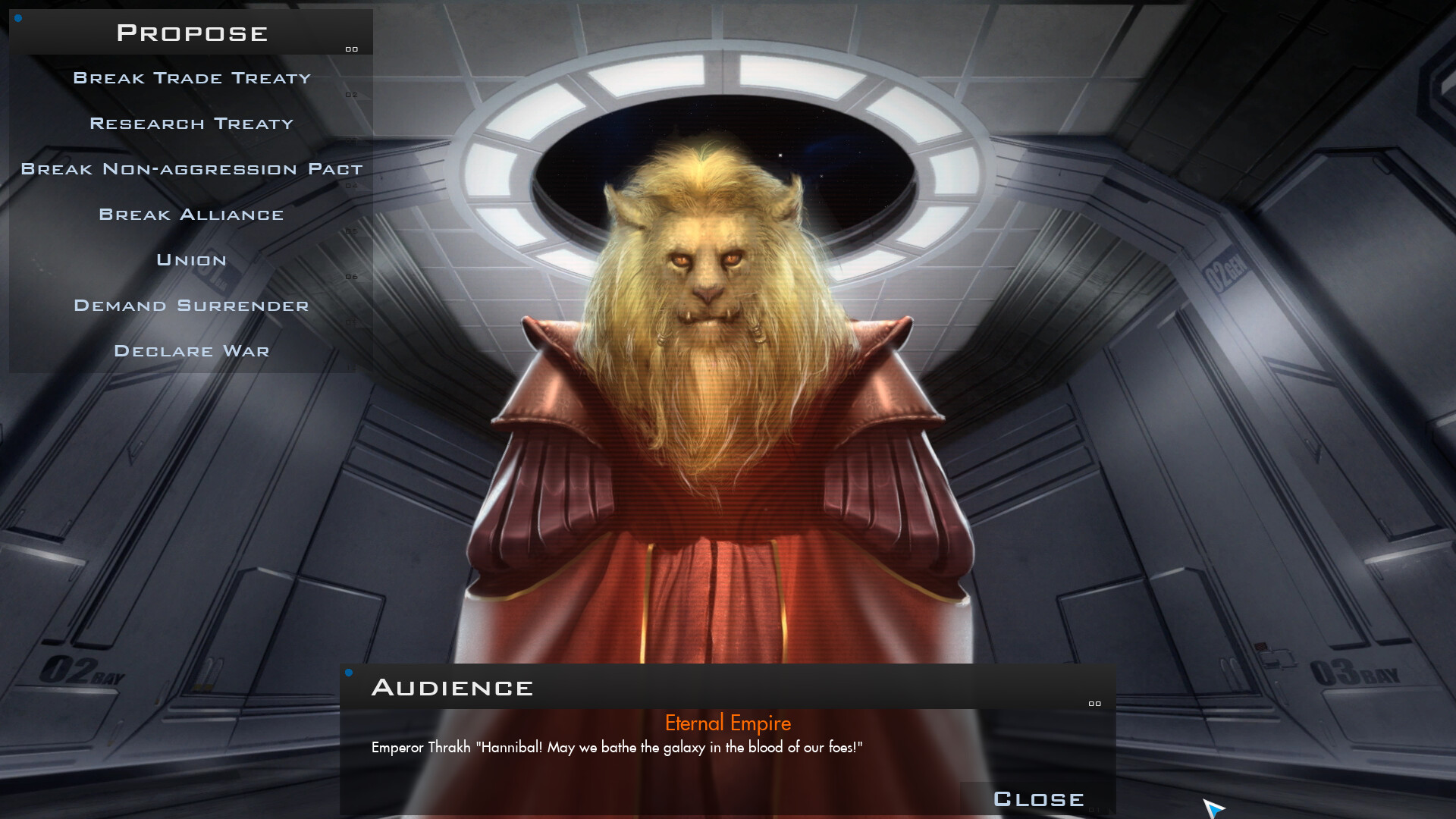1456x819 pixels.
Task: Click the Propose panel header
Action: (x=191, y=32)
